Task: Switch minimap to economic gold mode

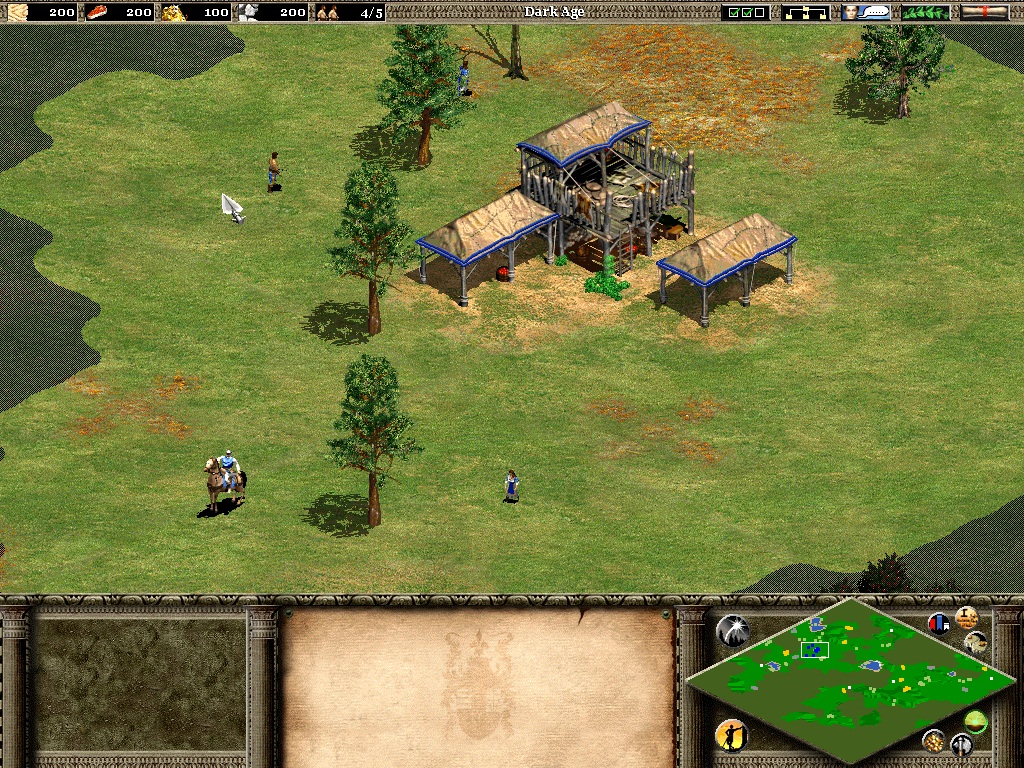Action: (x=933, y=740)
